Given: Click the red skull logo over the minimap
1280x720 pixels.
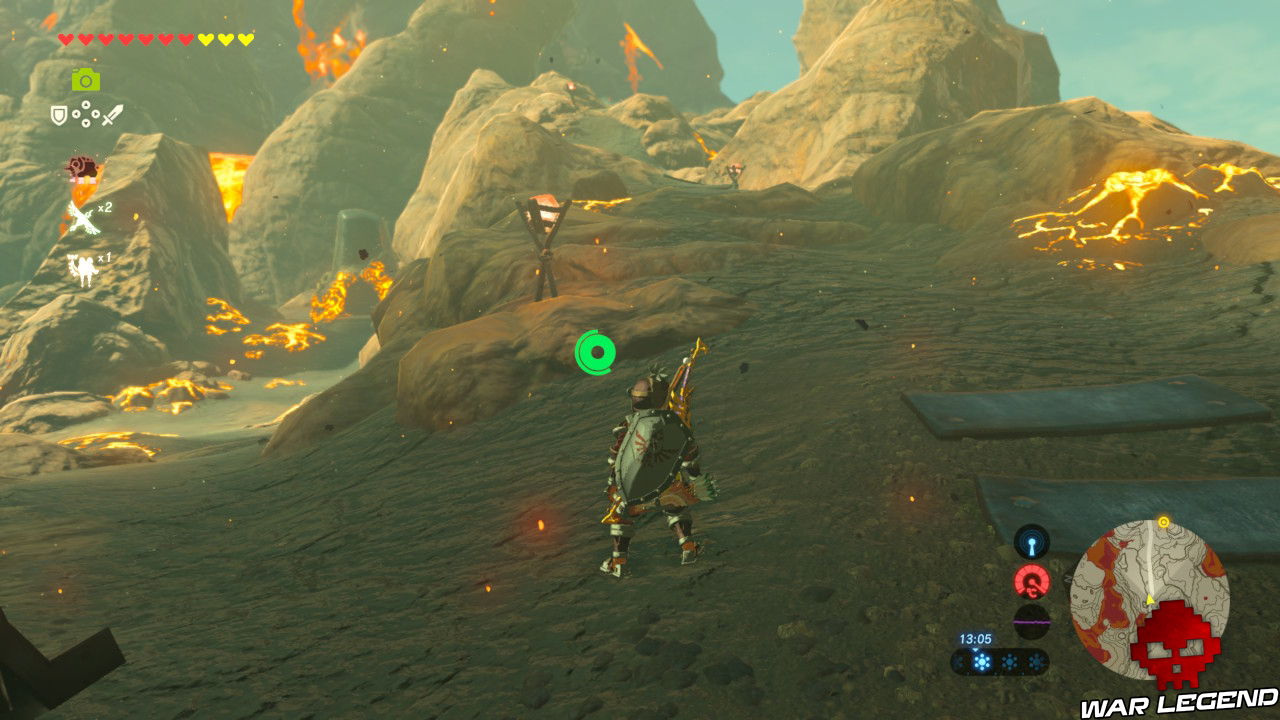Looking at the screenshot, I should pos(1176,643).
